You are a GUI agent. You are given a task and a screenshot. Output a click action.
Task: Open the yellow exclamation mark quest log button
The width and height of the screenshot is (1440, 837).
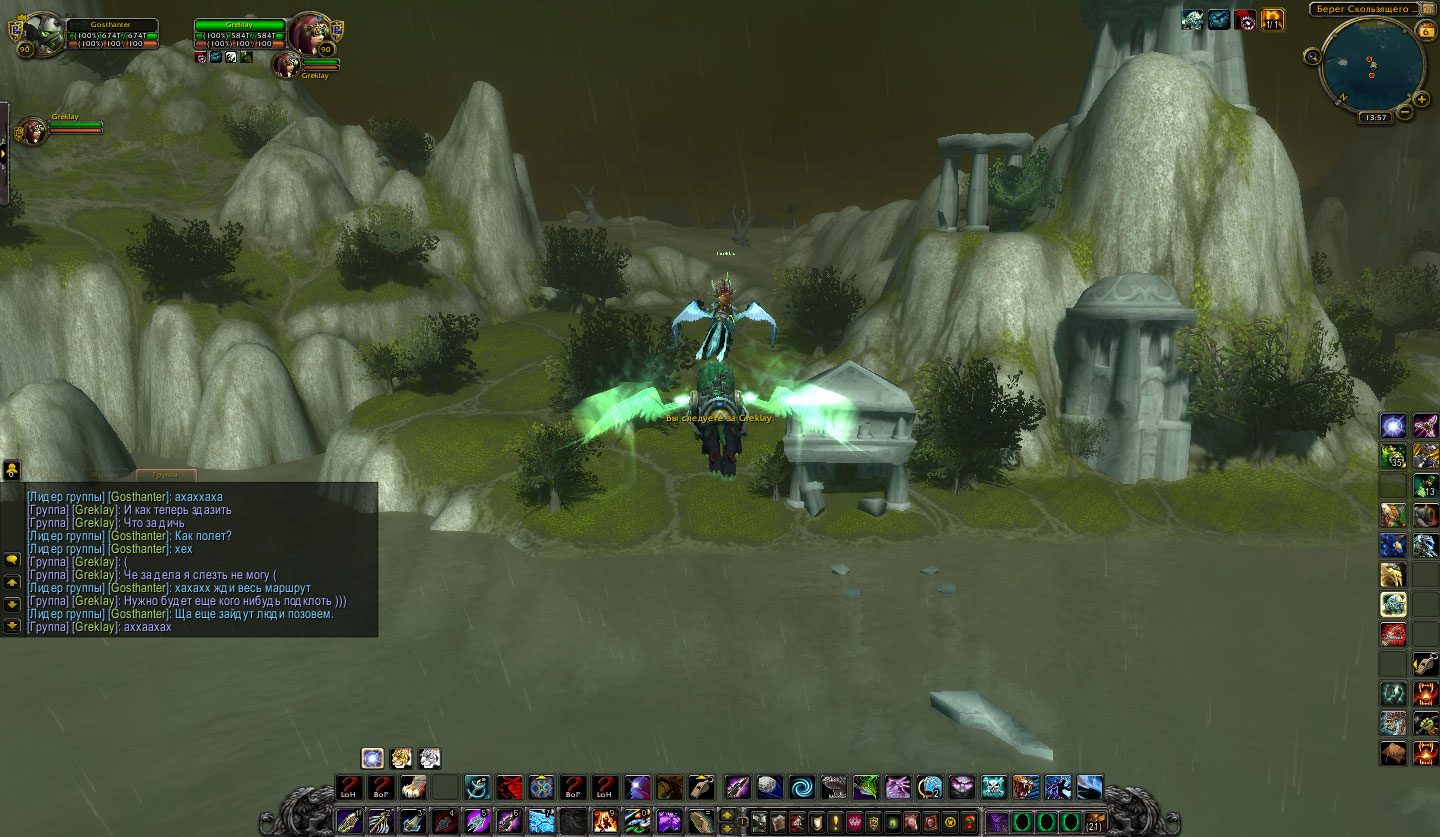[835, 822]
